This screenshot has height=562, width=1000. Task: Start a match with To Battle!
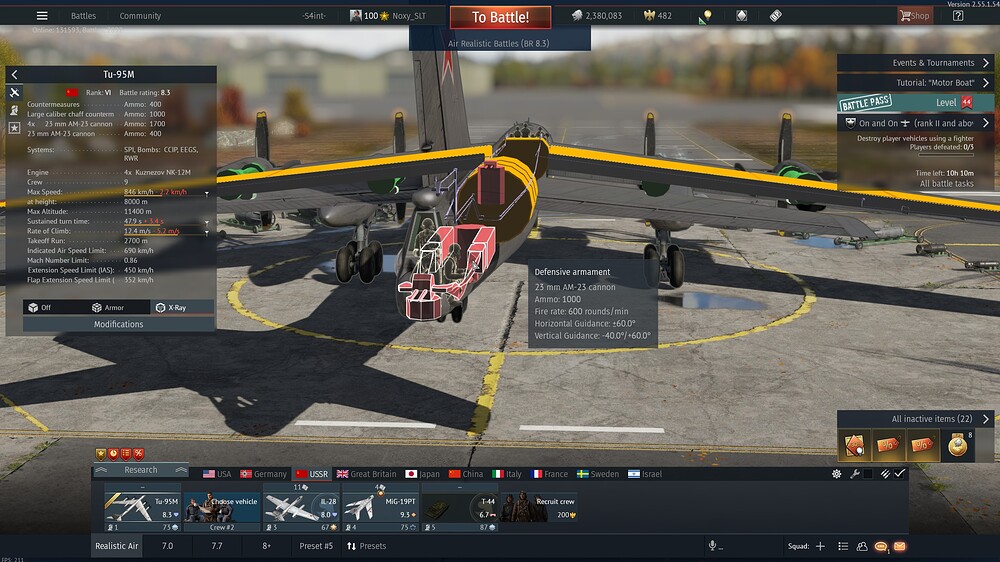499,17
